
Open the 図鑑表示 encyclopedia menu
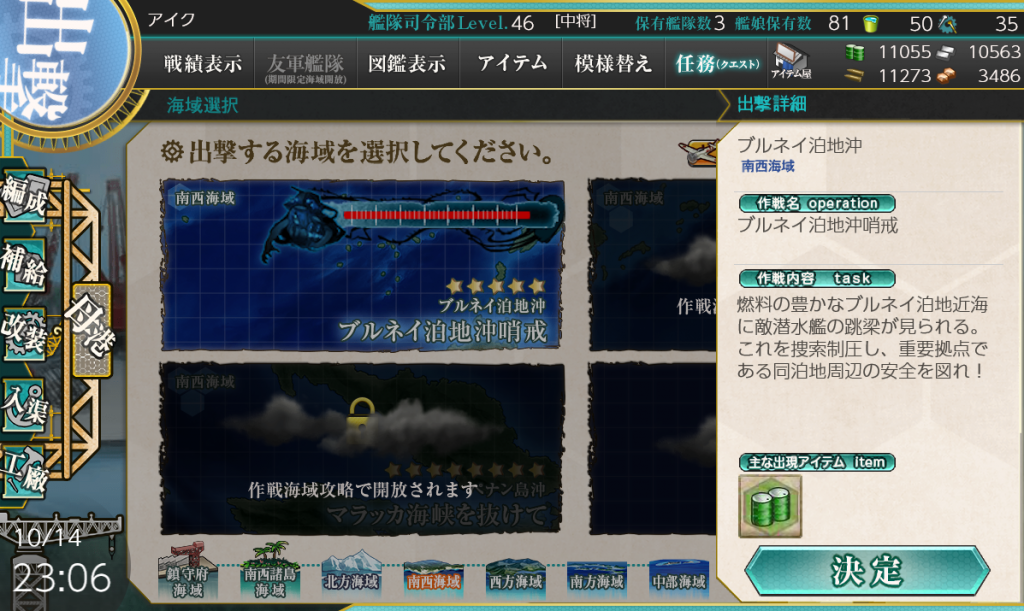click(x=406, y=65)
